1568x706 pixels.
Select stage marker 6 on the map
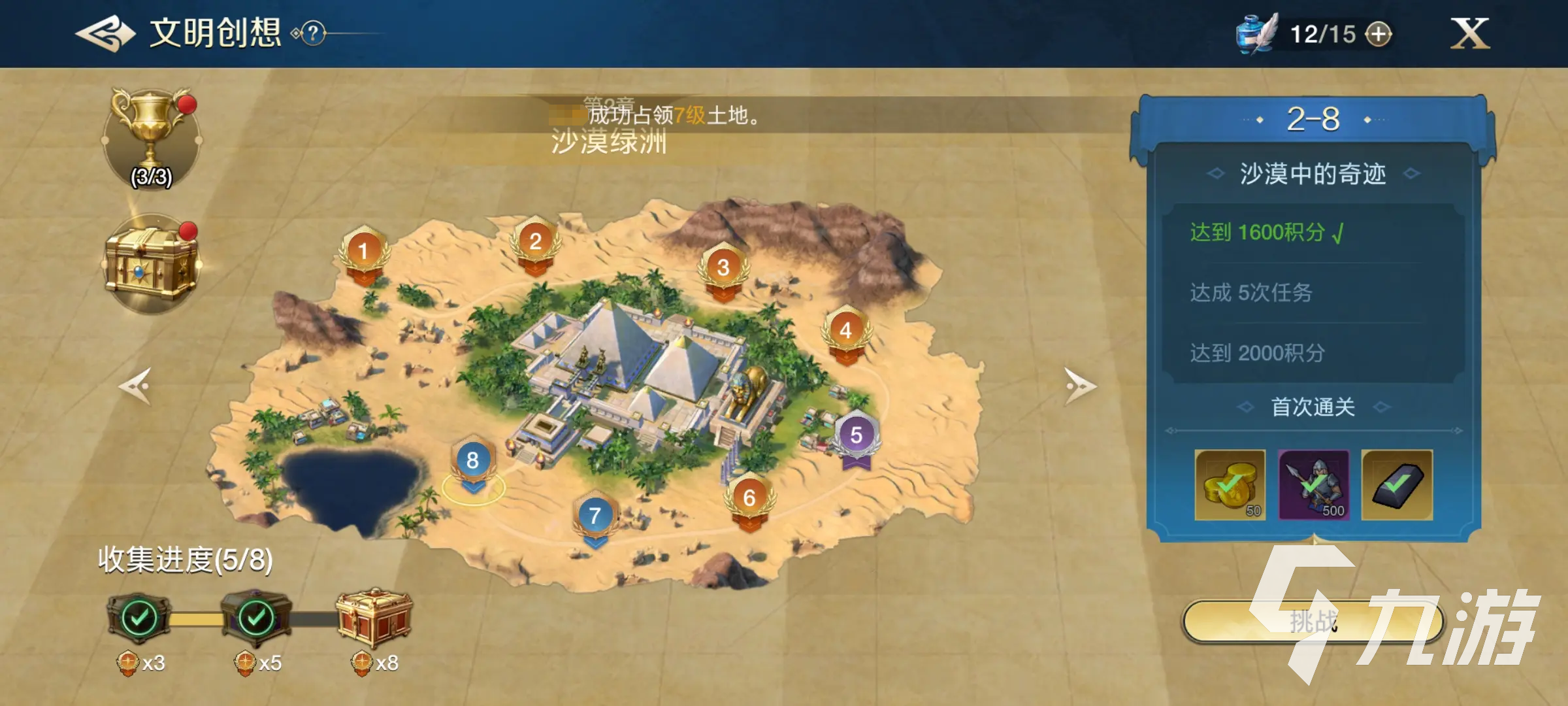[749, 499]
